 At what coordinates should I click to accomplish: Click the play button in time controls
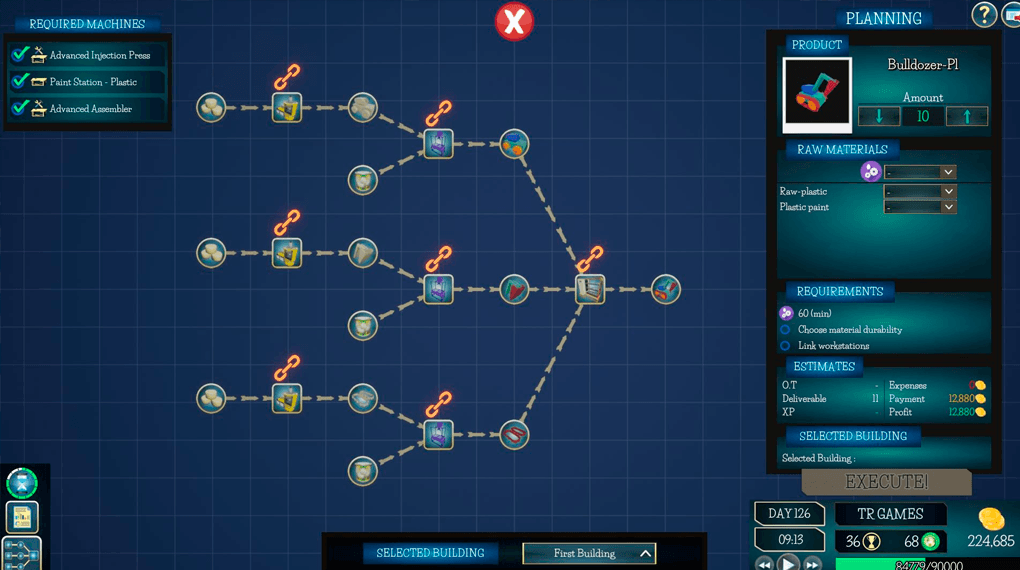(788, 563)
